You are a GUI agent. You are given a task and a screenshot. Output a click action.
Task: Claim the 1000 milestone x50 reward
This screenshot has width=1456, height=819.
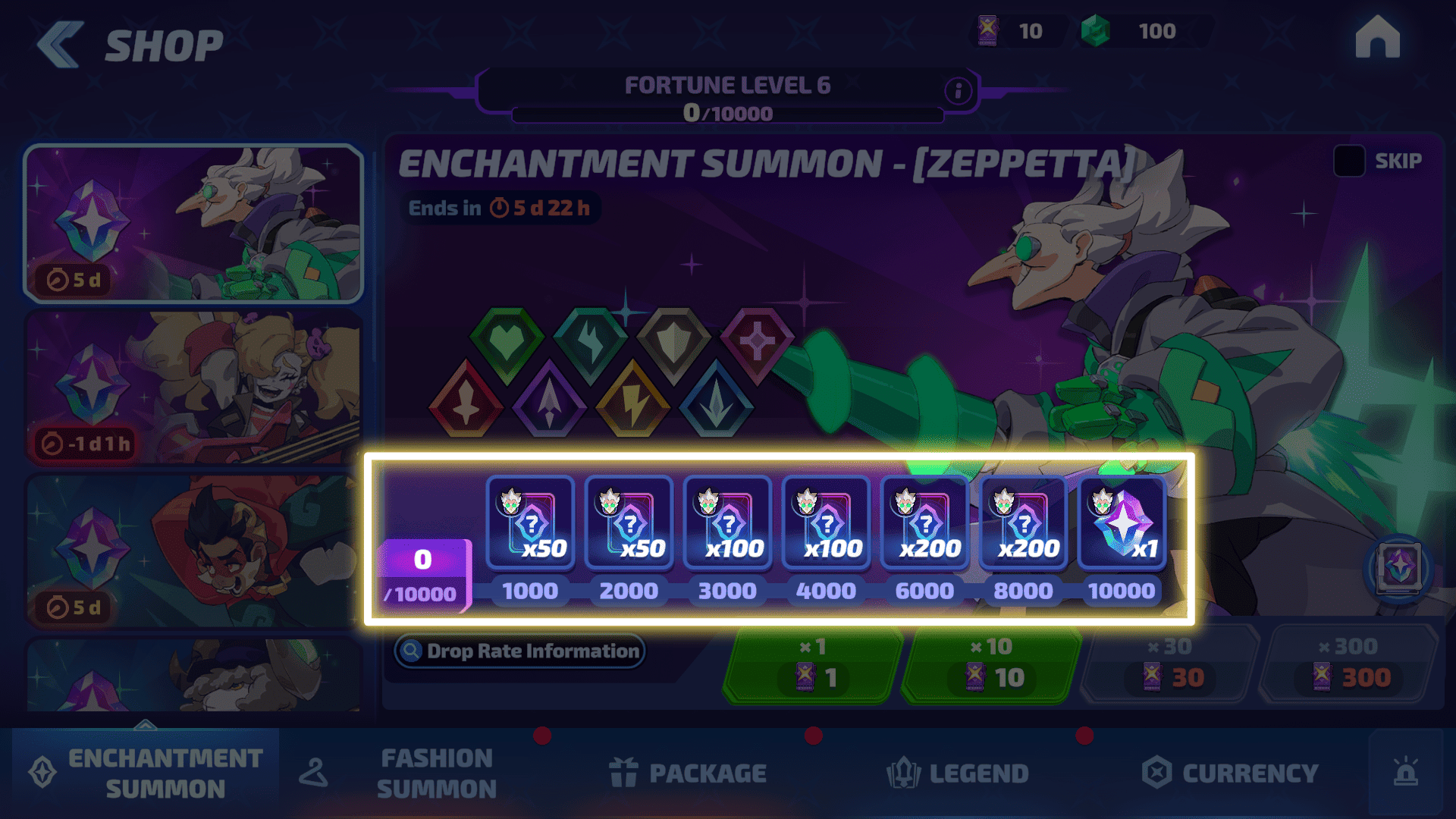(530, 523)
